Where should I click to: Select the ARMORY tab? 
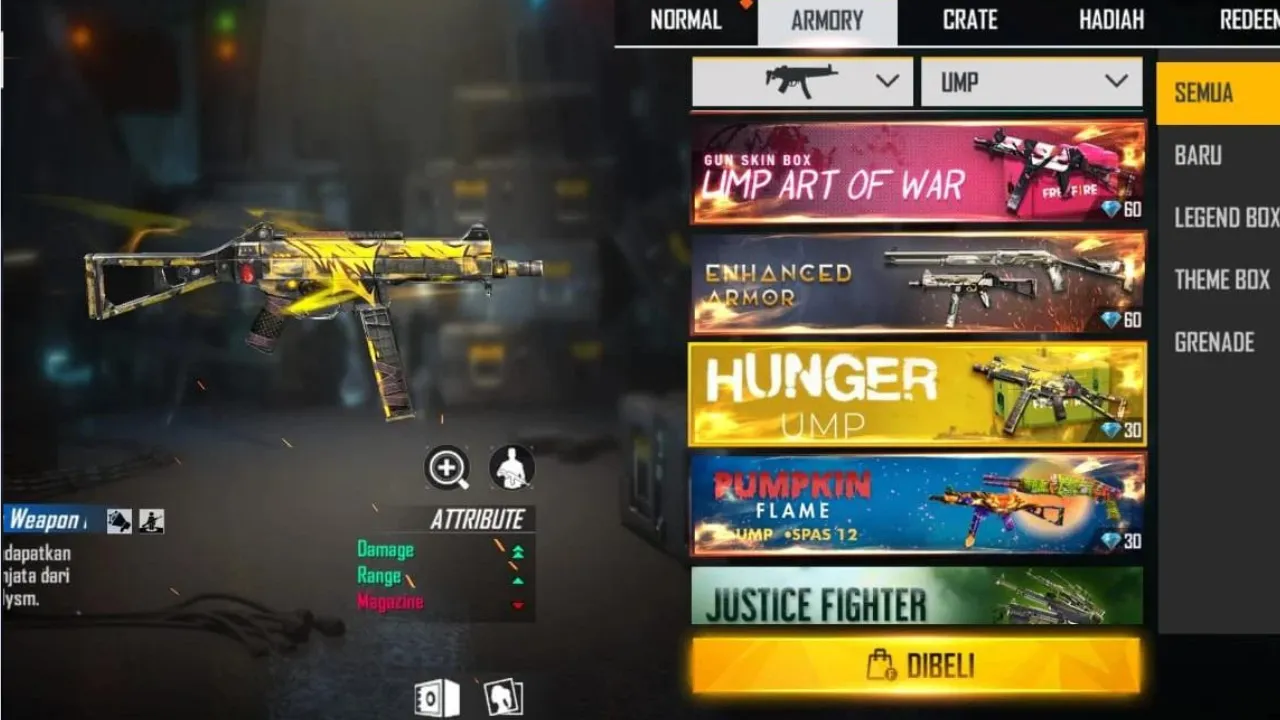[828, 20]
